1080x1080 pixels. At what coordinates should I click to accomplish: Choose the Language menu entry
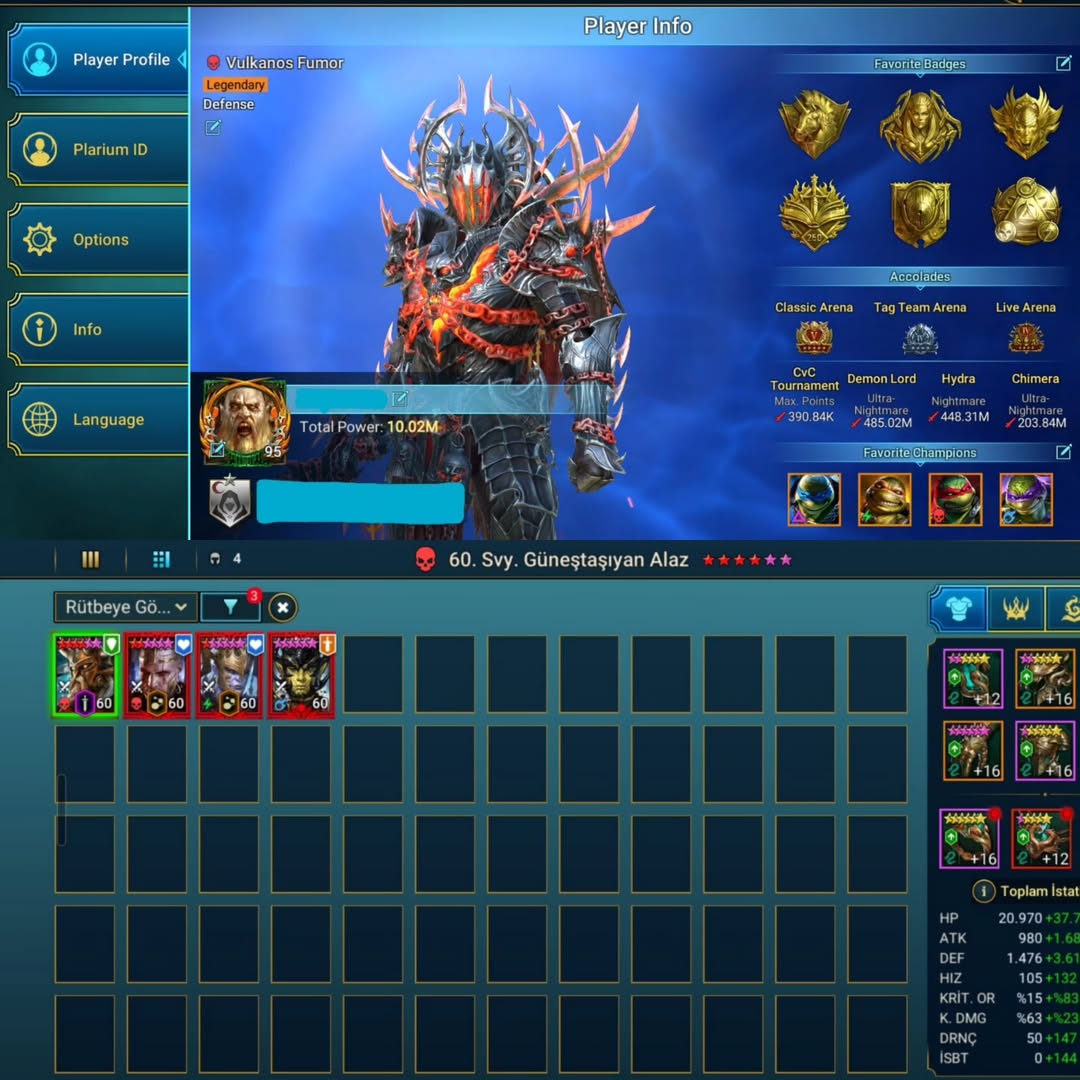[x=98, y=420]
